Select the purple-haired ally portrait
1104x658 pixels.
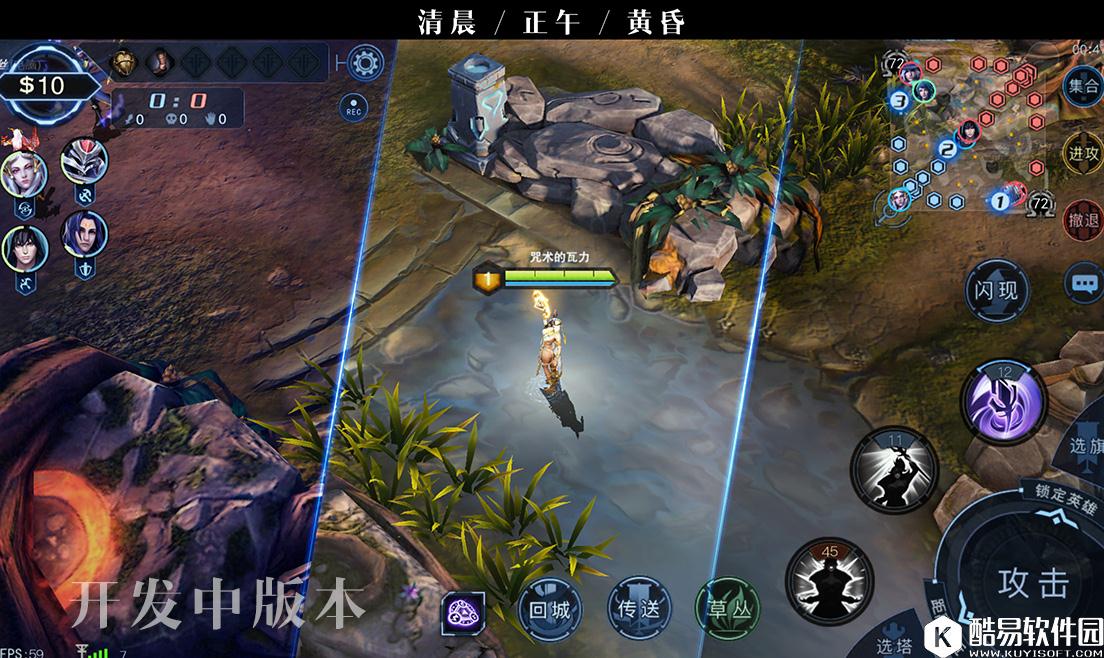(82, 234)
